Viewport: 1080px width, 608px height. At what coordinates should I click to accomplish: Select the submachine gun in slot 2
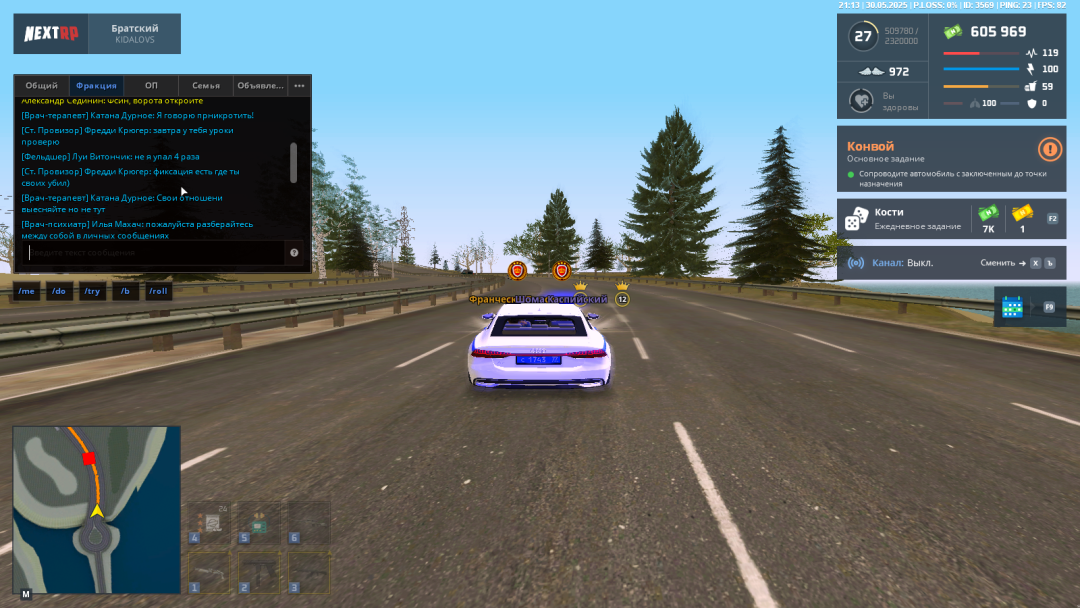[x=259, y=573]
